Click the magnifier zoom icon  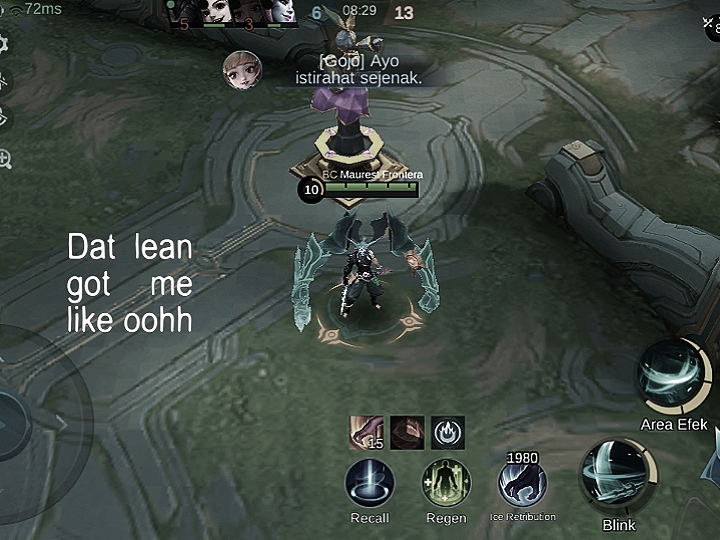coord(4,158)
